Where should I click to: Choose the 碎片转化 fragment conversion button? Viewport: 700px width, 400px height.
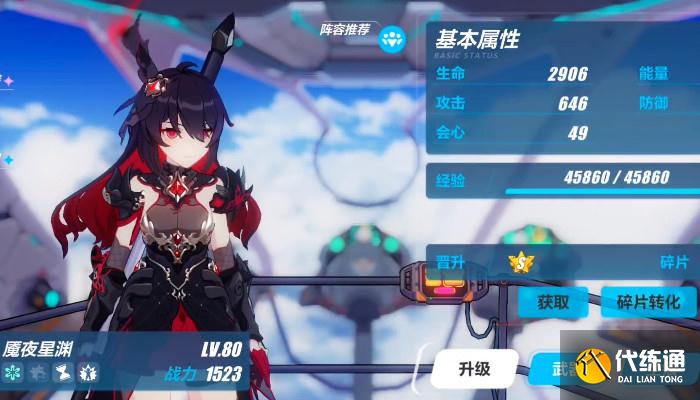[647, 301]
